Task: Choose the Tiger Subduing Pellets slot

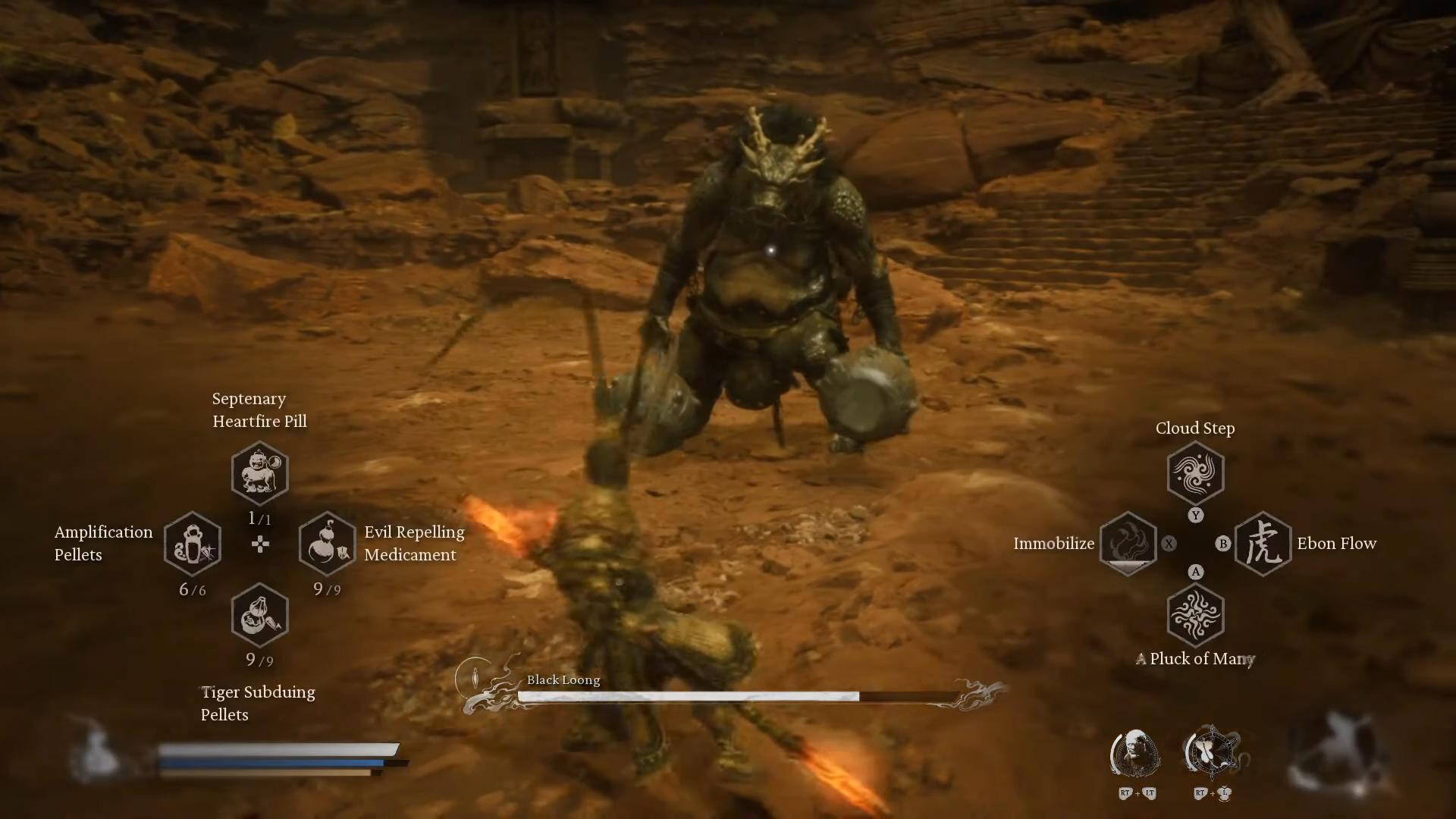Action: tap(259, 615)
